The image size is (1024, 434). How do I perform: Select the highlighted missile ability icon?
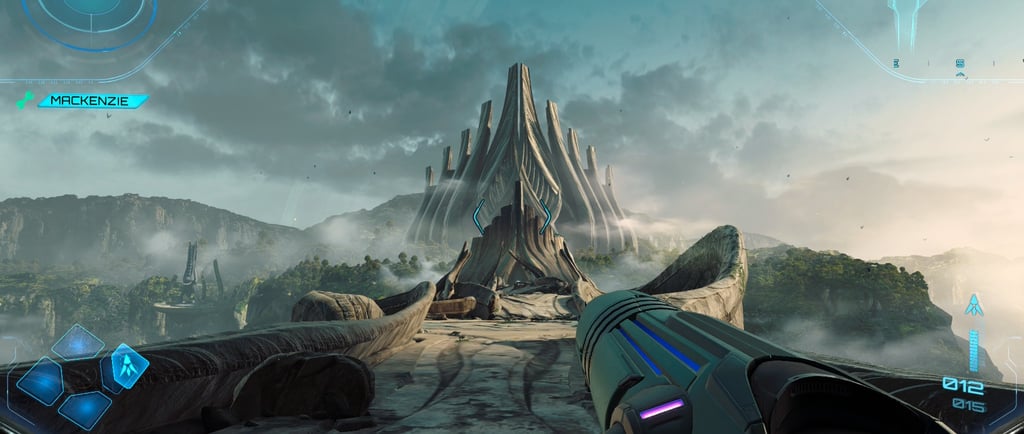tap(129, 364)
